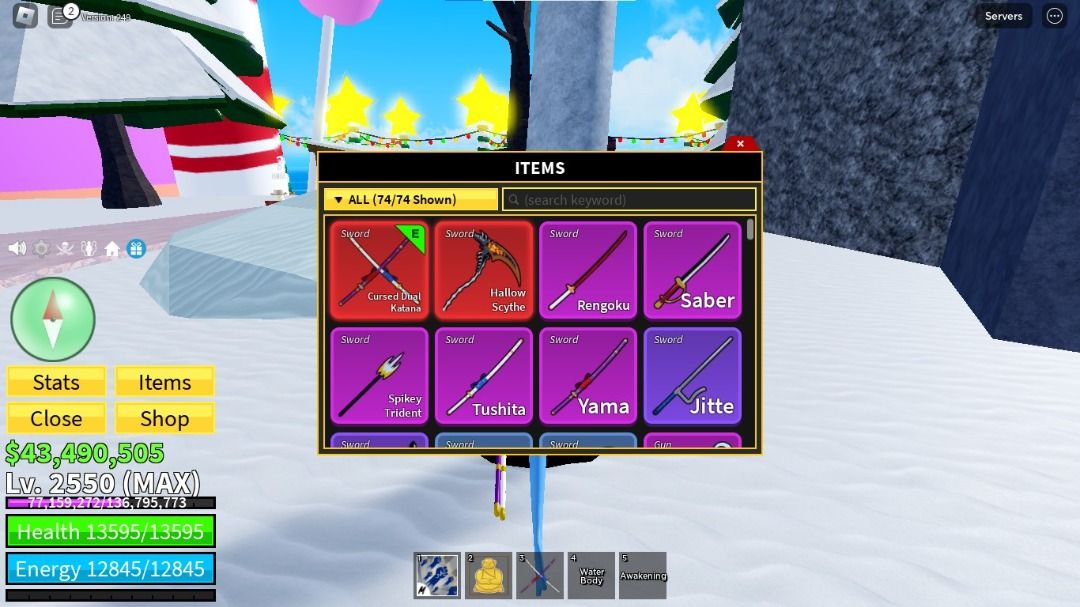The width and height of the screenshot is (1080, 607).
Task: Click the yellow Close menu button
Action: 56,418
